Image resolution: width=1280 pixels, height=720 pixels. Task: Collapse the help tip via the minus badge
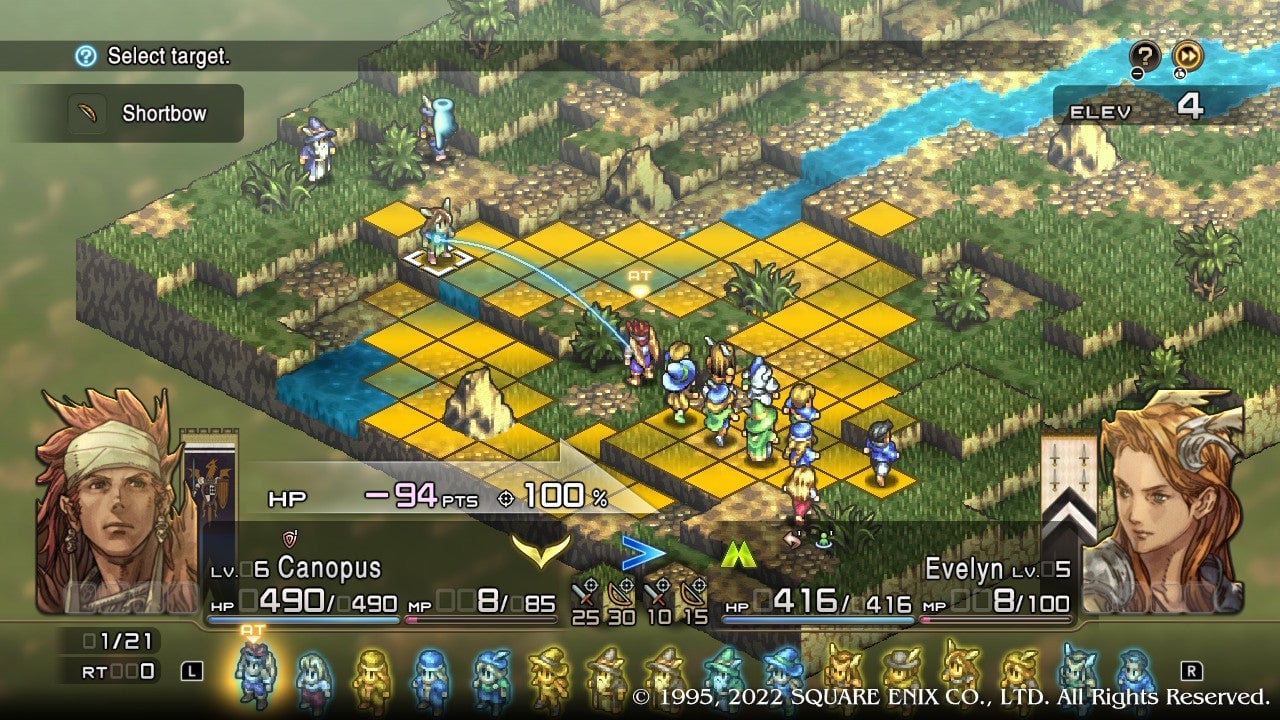click(1137, 73)
